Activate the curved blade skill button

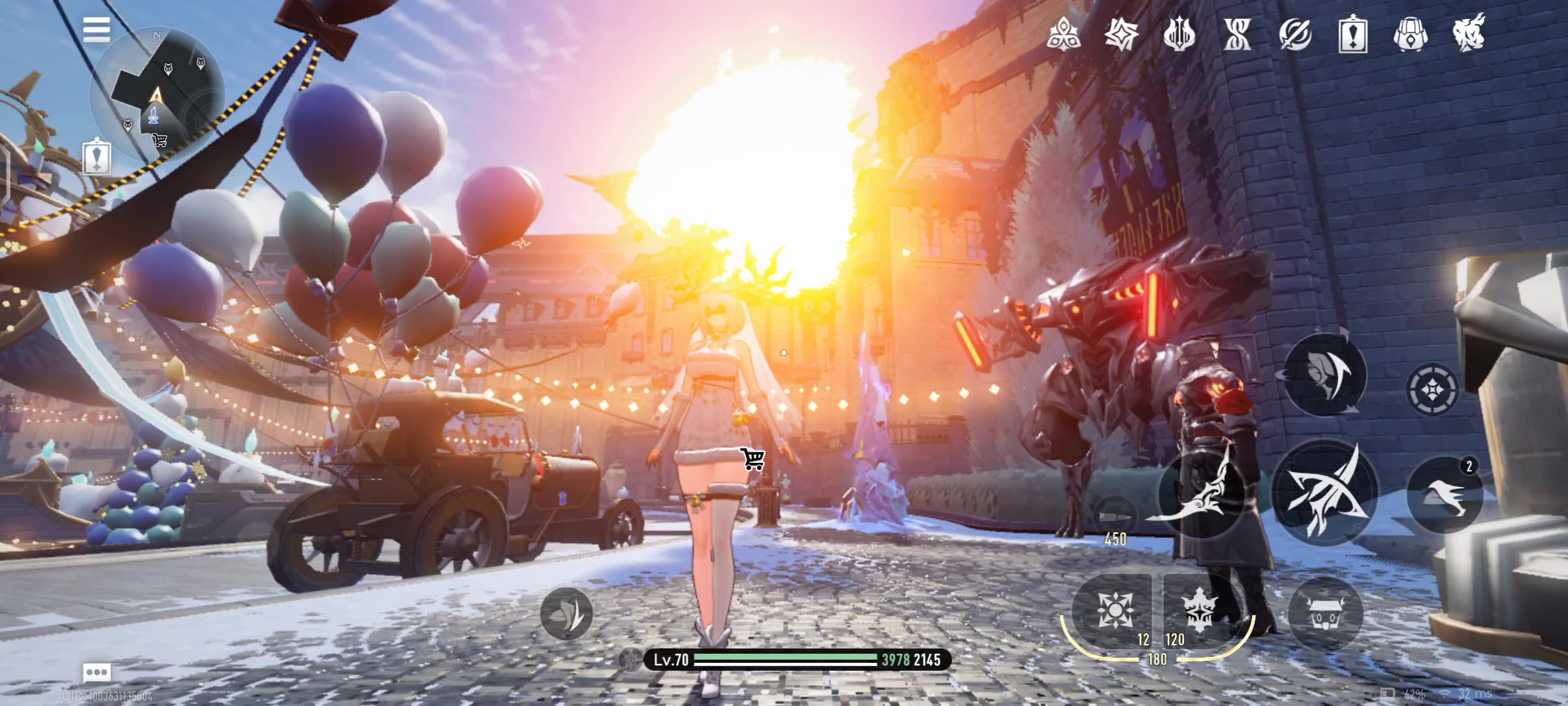(x=1201, y=495)
